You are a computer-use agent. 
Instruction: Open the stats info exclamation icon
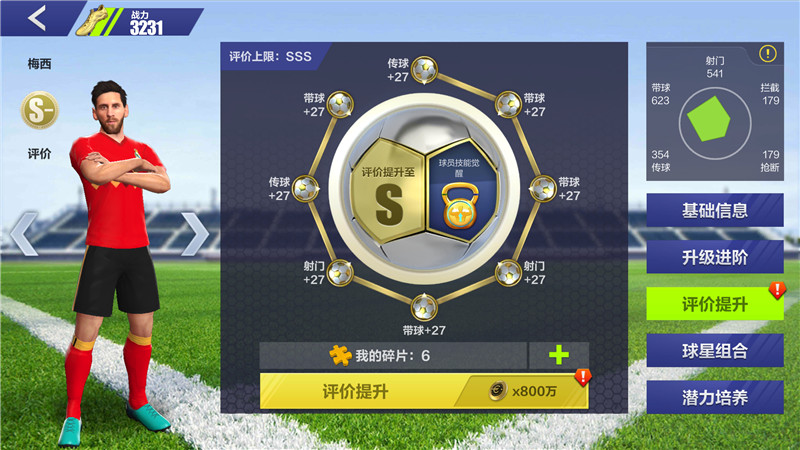(x=767, y=54)
